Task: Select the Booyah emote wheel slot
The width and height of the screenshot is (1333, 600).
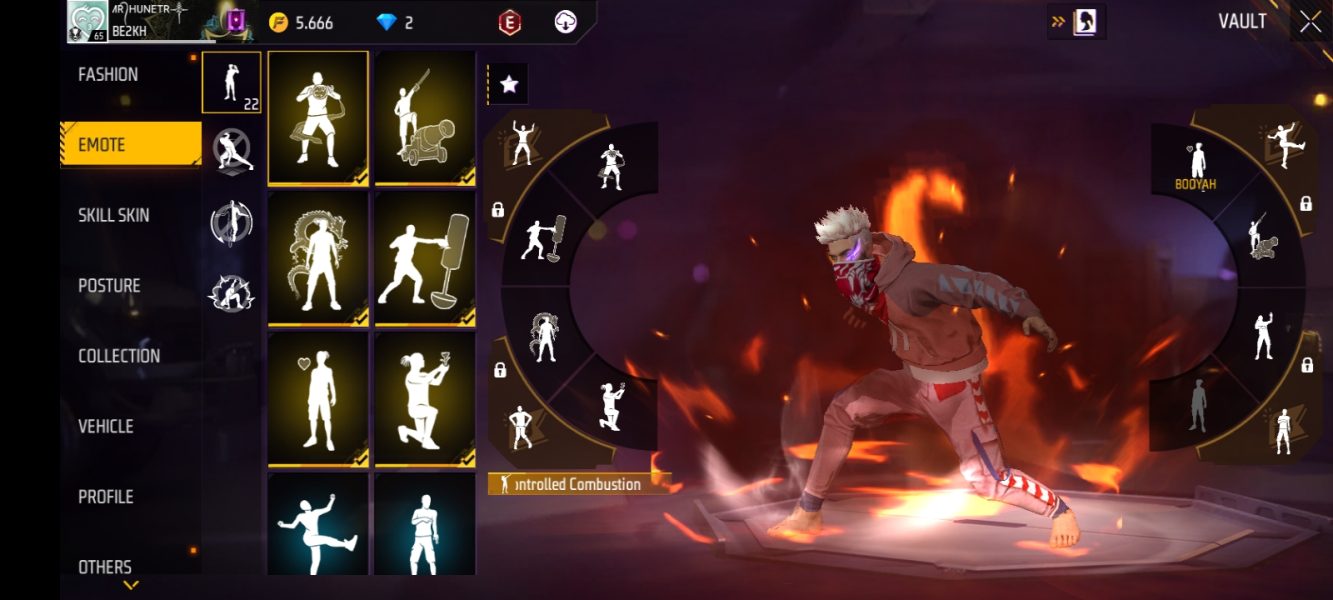Action: pyautogui.click(x=1196, y=165)
